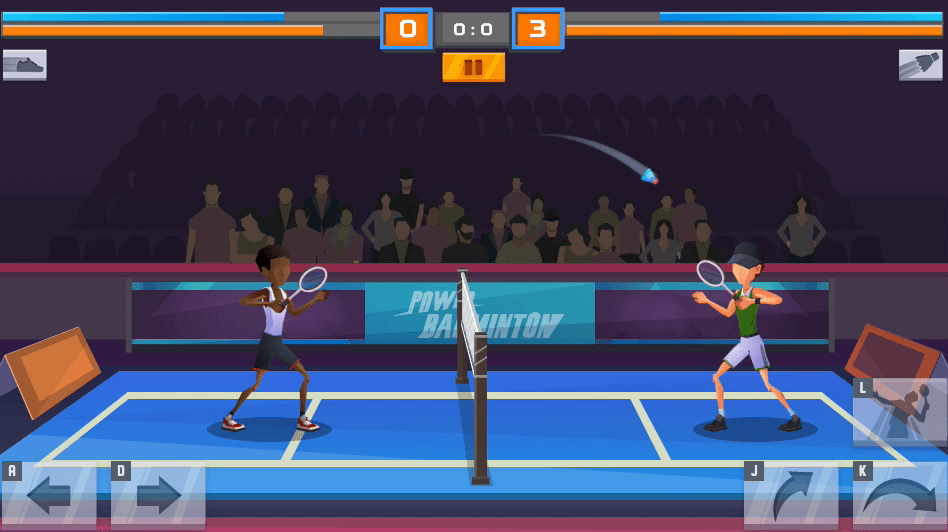Activate the smash shot button
Screen dimensions: 948x532
coord(899,411)
